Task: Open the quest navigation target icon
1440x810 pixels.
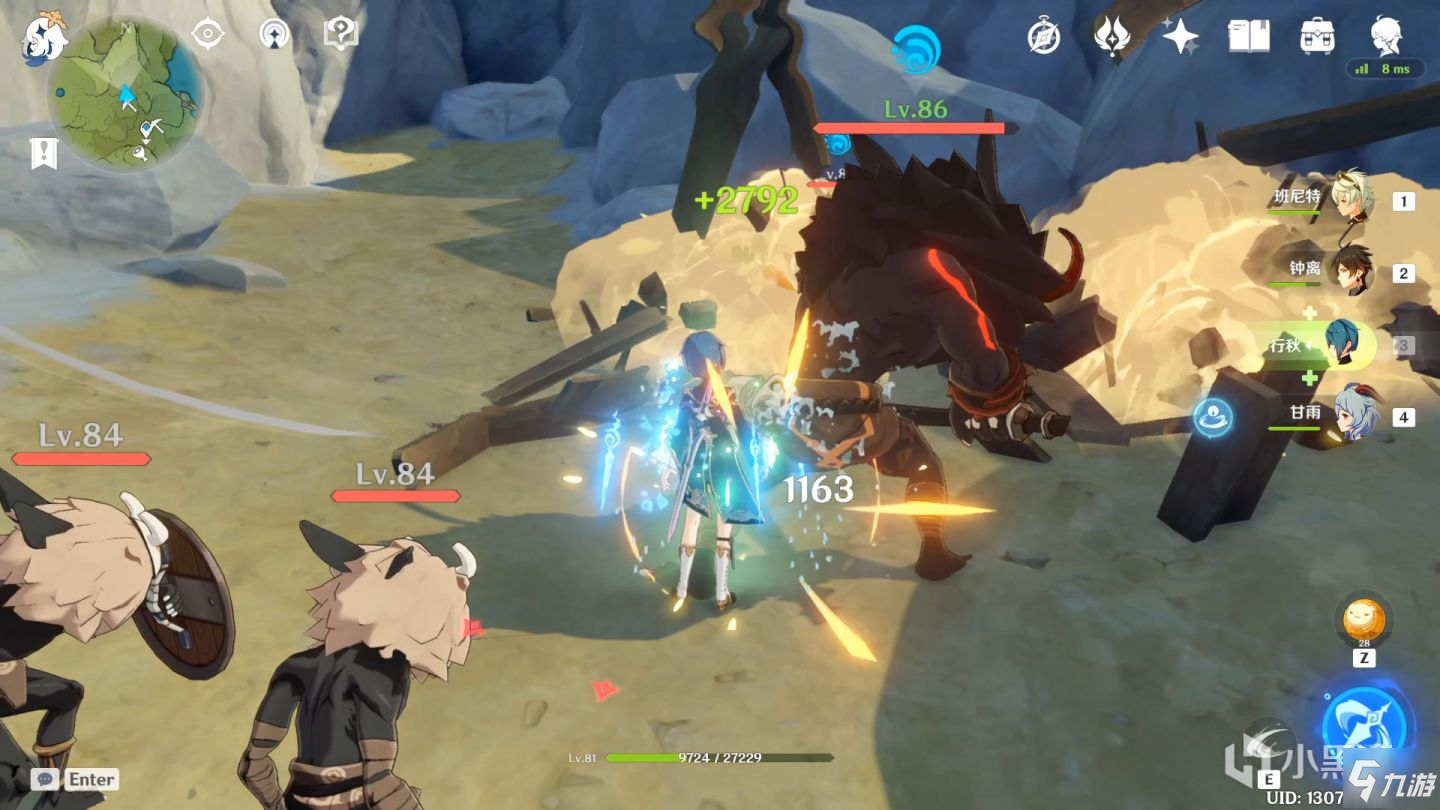Action: [x=207, y=34]
